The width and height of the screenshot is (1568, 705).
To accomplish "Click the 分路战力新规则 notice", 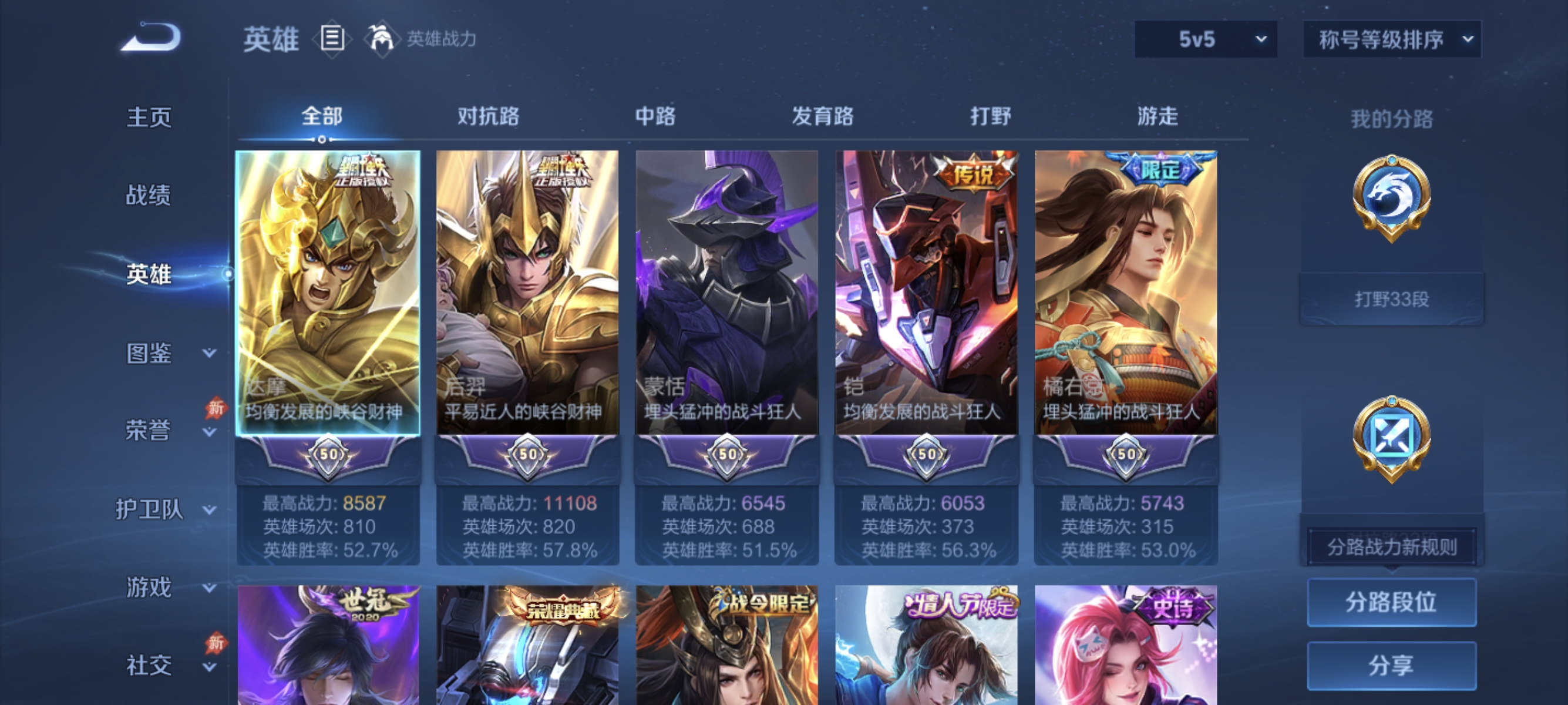I will [1392, 546].
